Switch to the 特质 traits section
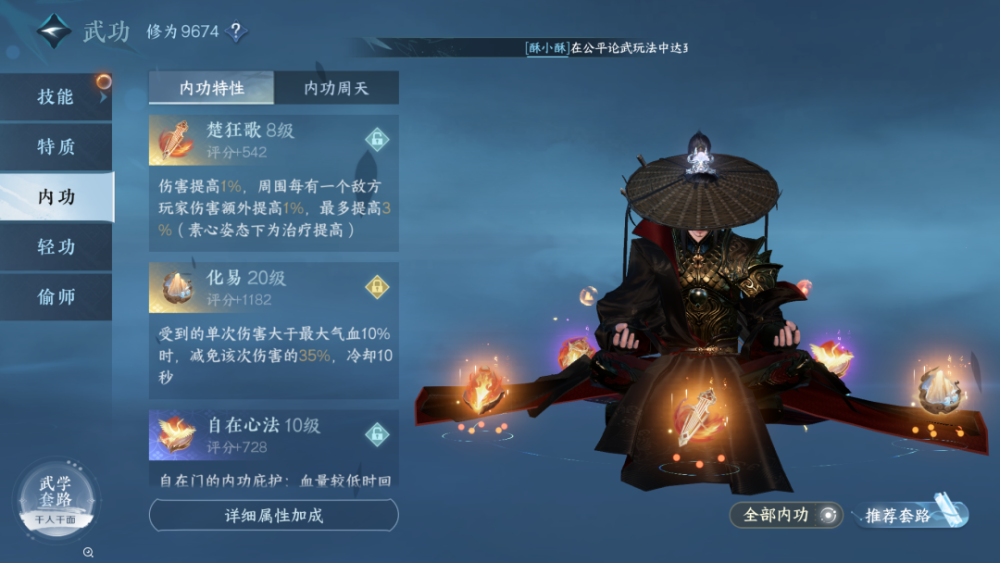This screenshot has height=563, width=1000. pyautogui.click(x=56, y=147)
